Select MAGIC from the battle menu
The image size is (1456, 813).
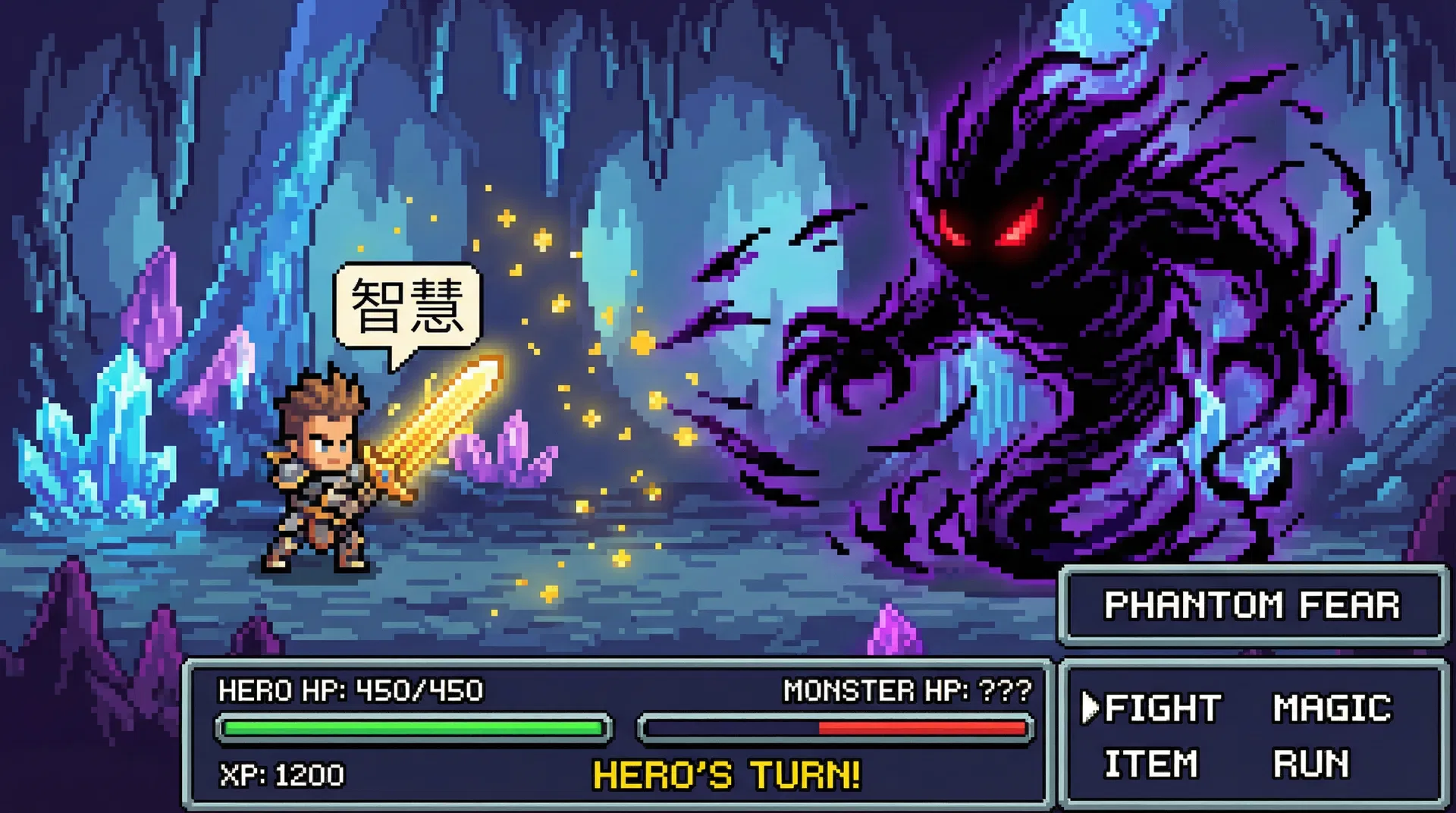tap(1332, 708)
